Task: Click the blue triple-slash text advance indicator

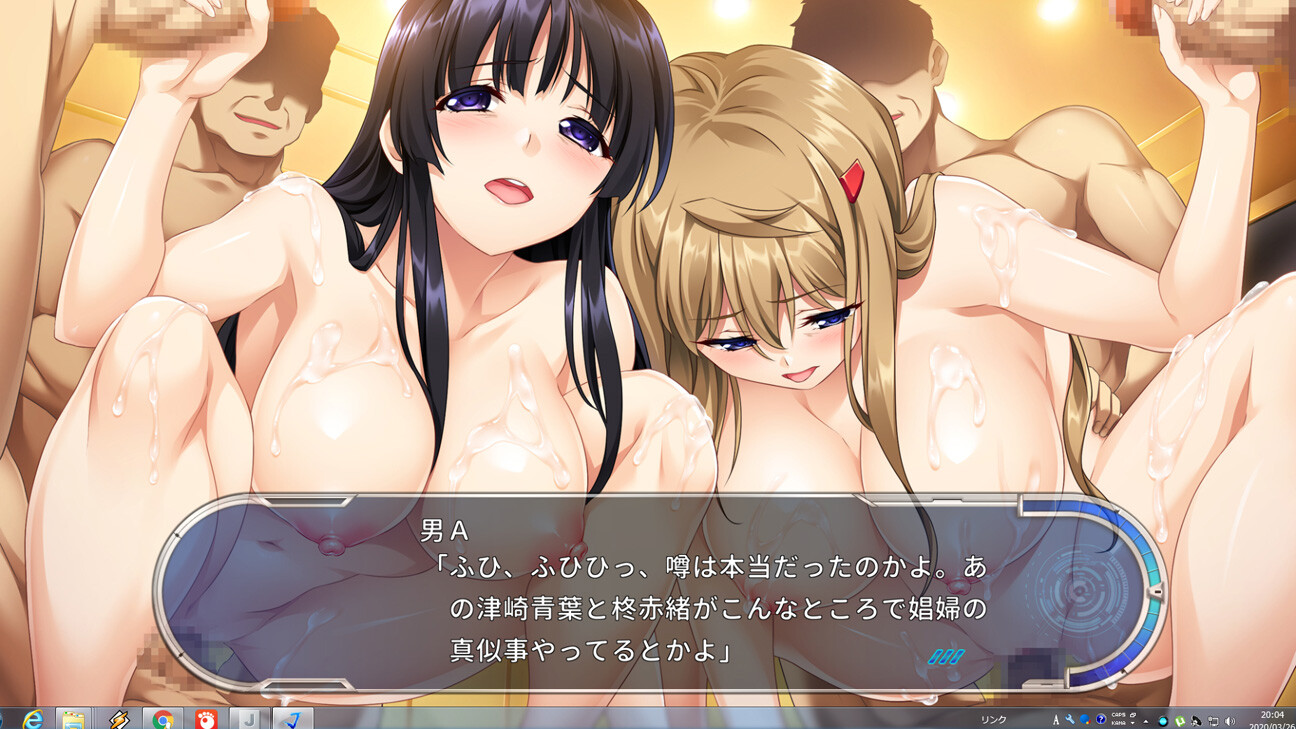Action: tap(945, 657)
